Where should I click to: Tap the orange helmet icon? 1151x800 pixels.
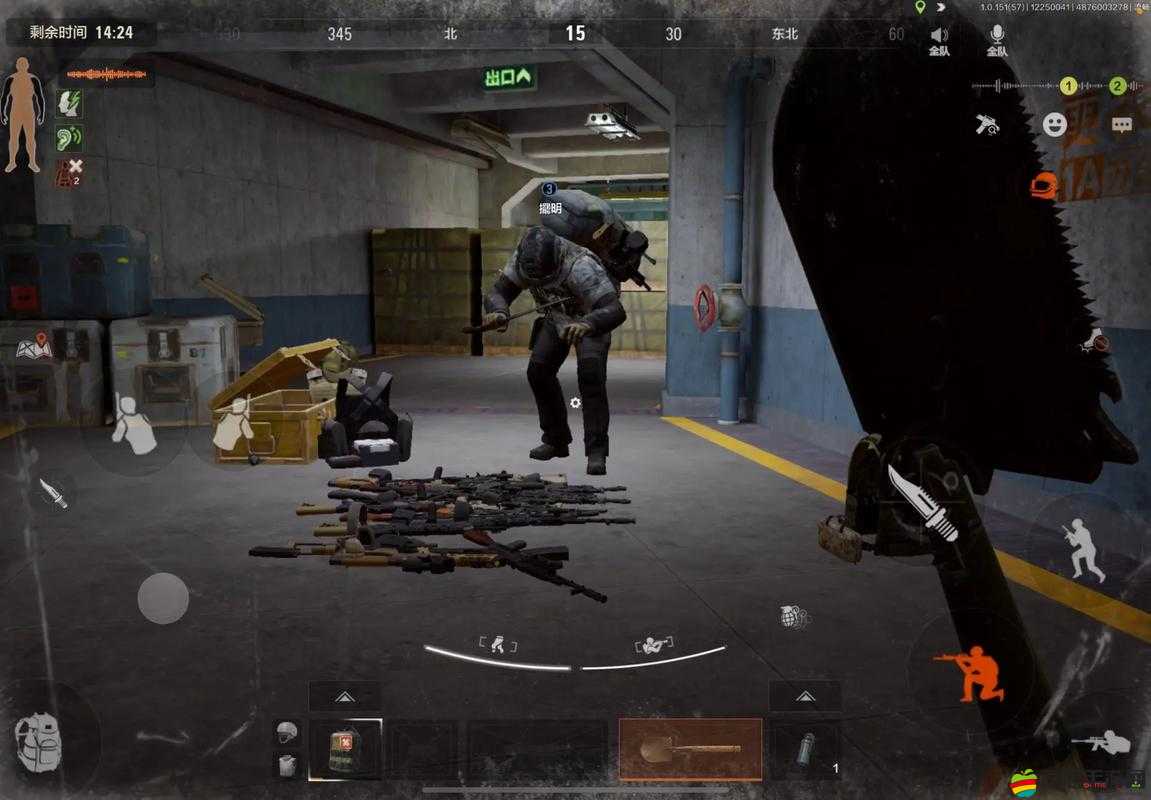pos(1043,185)
